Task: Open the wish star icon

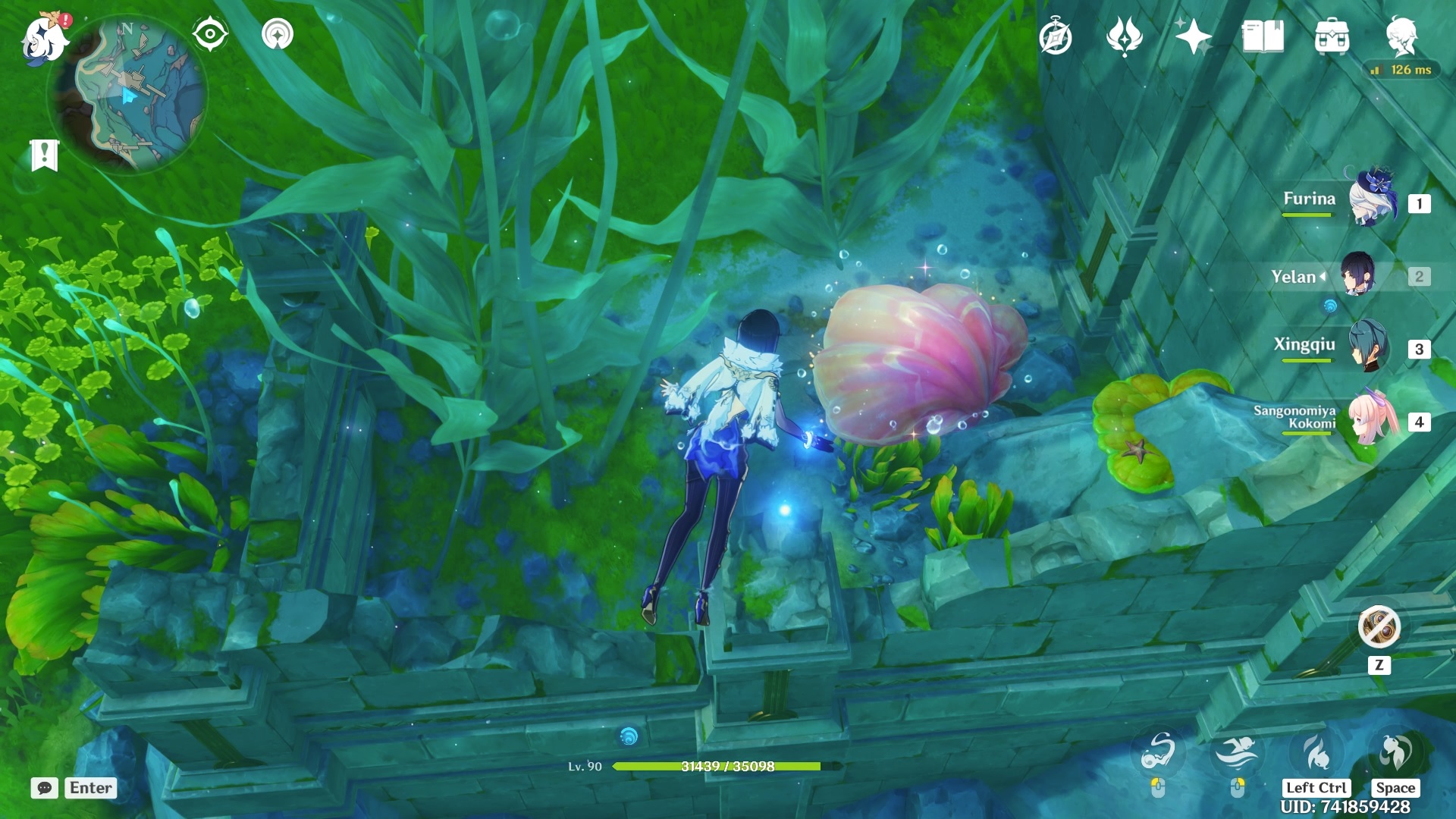Action: (x=1193, y=37)
